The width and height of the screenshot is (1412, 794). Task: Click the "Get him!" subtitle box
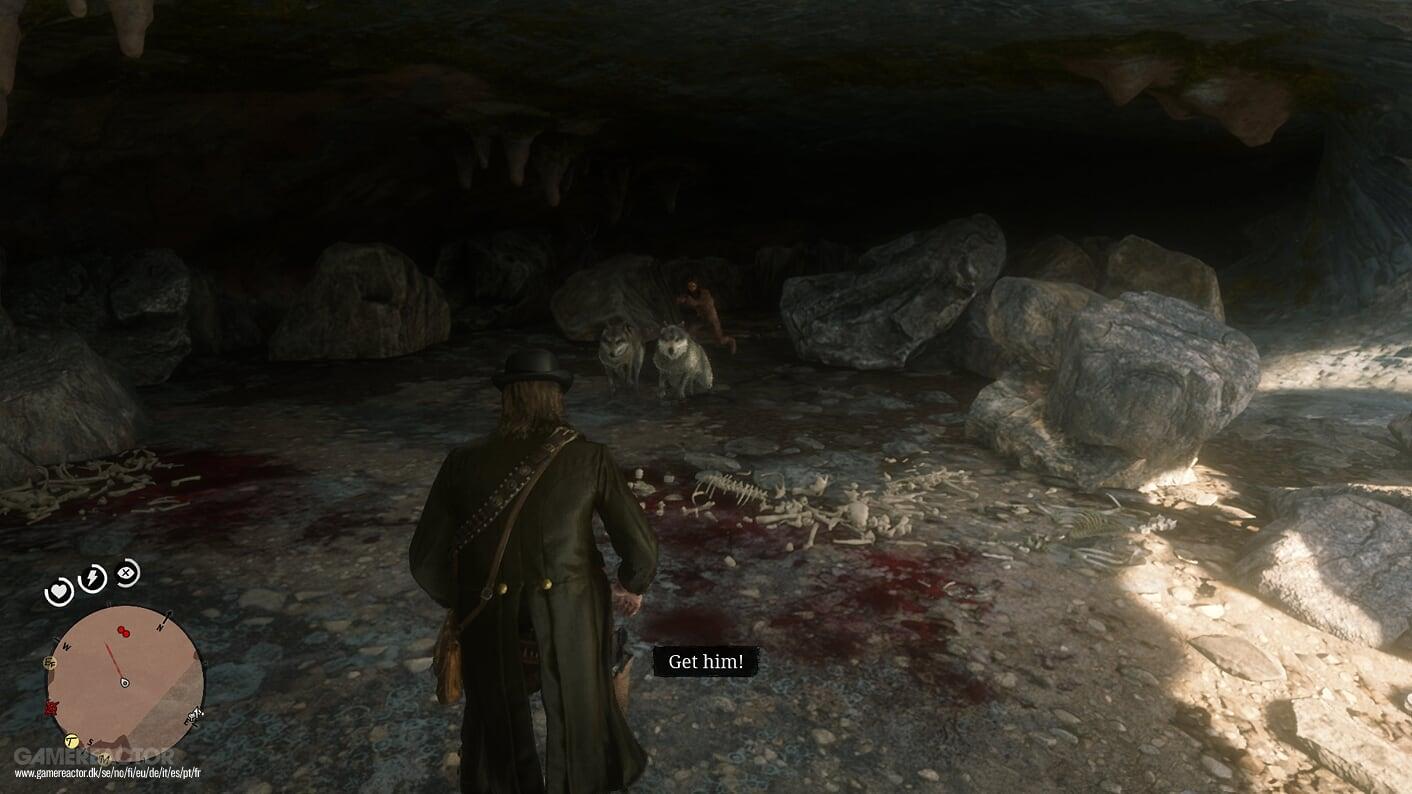(705, 661)
